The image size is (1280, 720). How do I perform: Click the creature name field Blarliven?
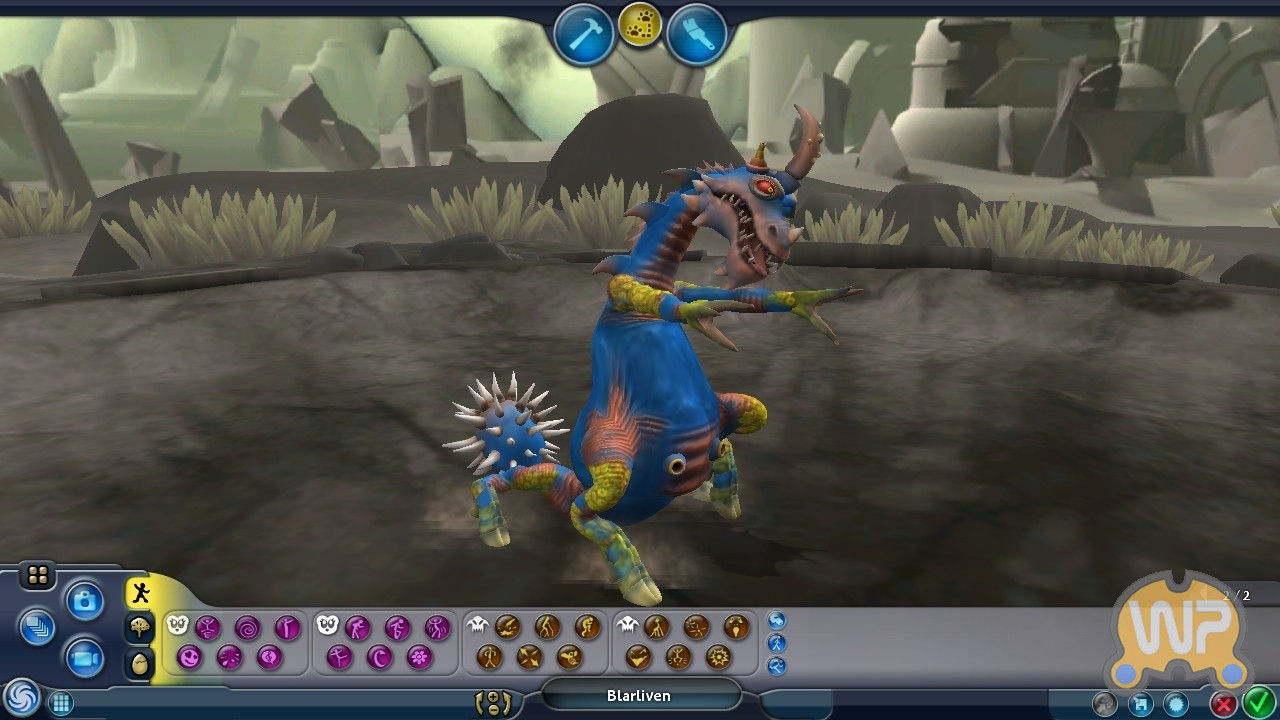[x=639, y=695]
